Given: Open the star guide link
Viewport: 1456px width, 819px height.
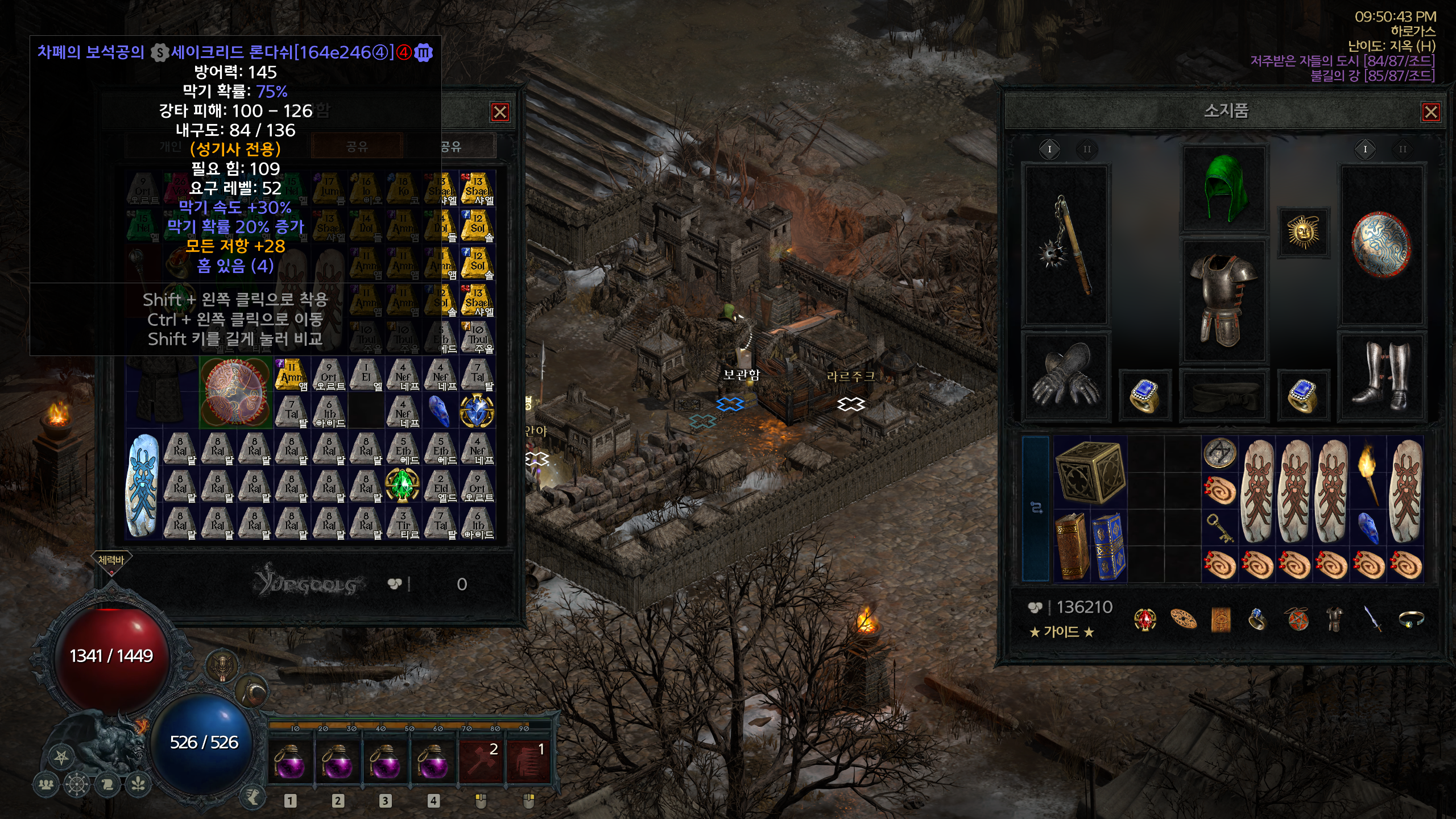Looking at the screenshot, I should [x=1061, y=632].
